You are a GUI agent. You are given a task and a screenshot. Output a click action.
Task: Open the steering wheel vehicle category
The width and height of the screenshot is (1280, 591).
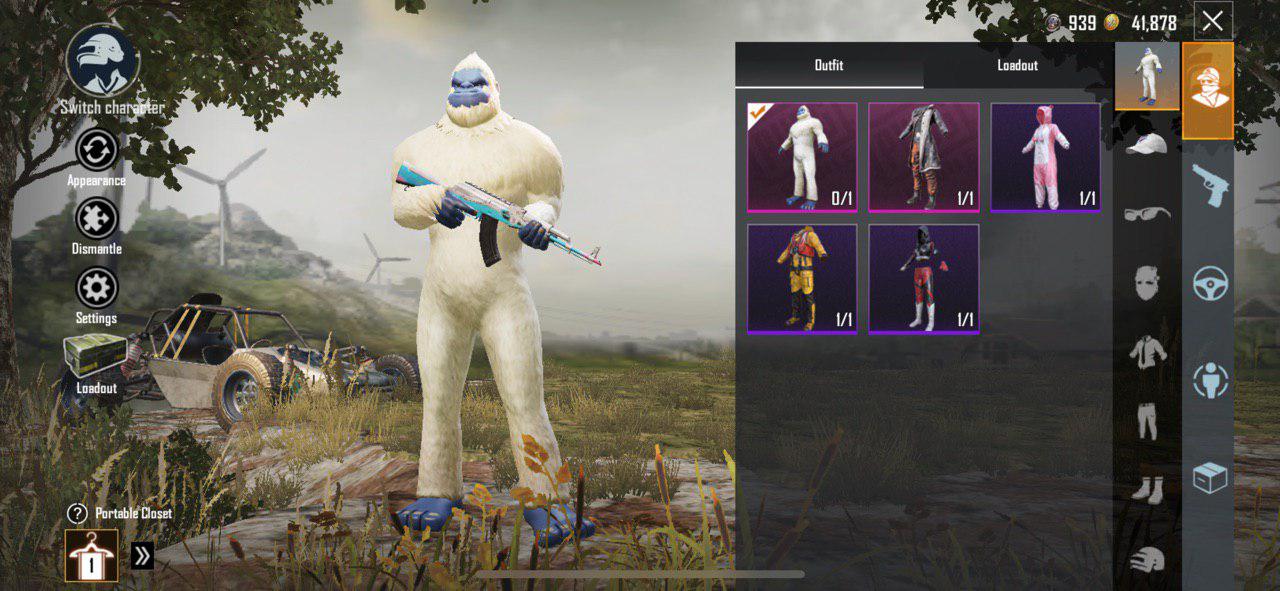pyautogui.click(x=1209, y=283)
